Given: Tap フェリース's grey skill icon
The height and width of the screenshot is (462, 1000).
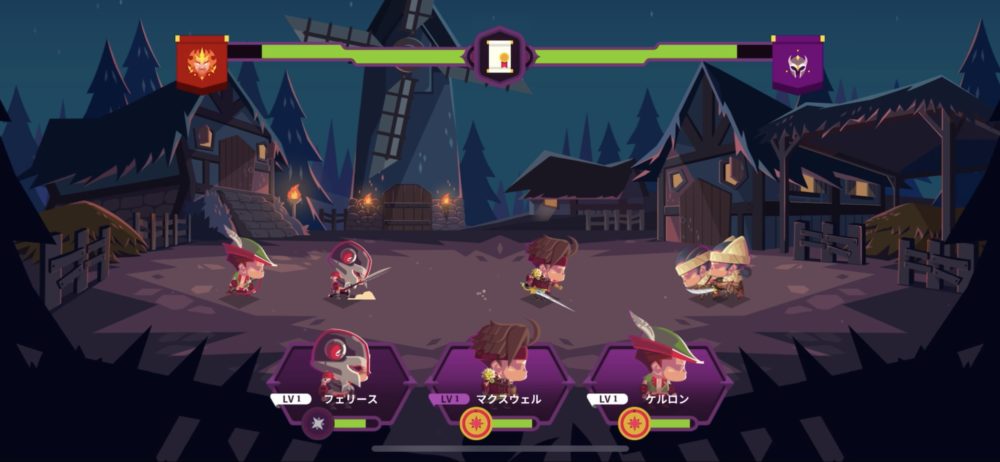Looking at the screenshot, I should pos(318,424).
